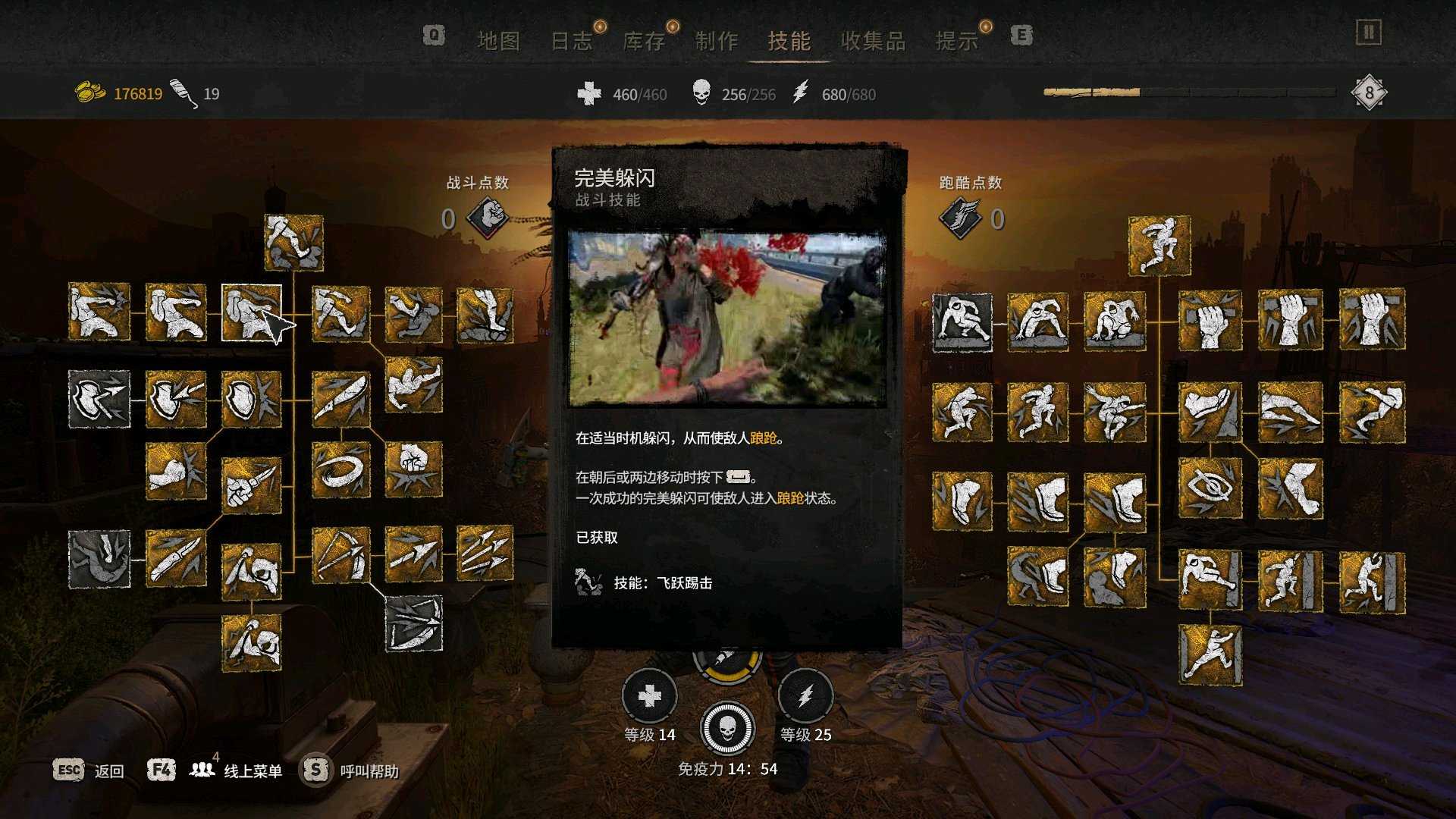
Task: Click the health cross icon beside 460/460
Action: tap(588, 94)
